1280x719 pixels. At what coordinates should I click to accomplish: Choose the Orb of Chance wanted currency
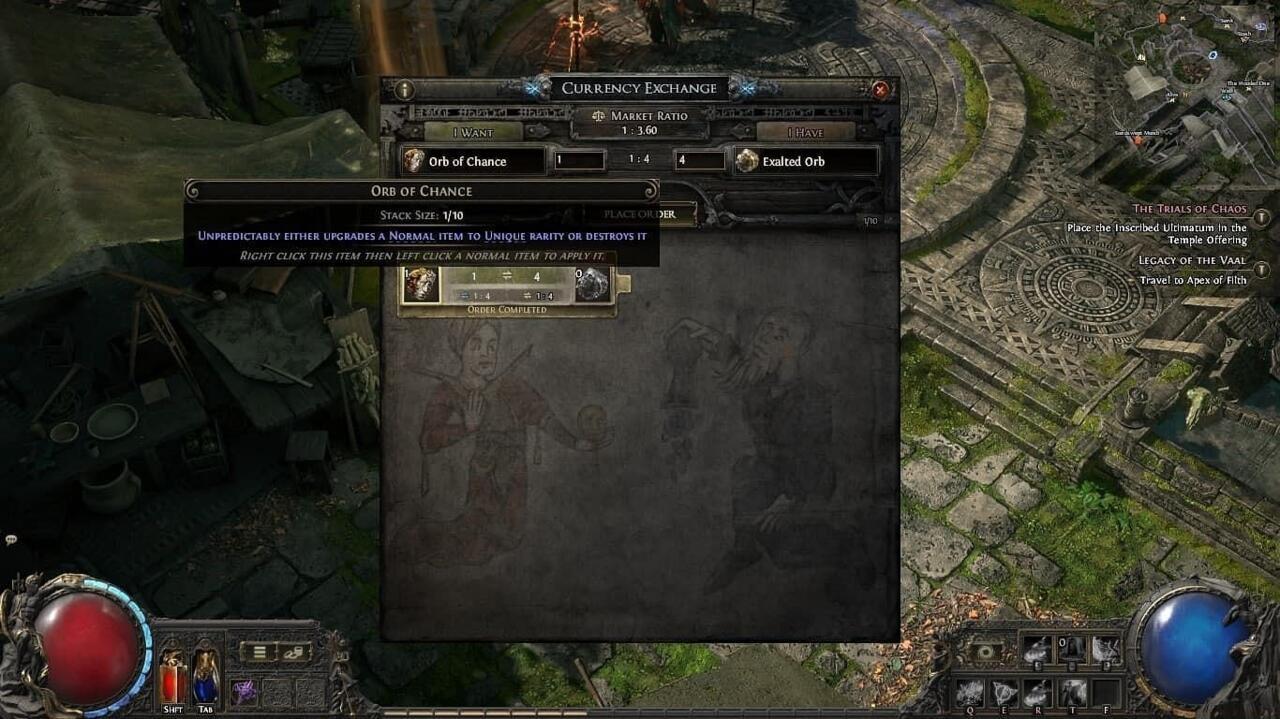coord(473,161)
